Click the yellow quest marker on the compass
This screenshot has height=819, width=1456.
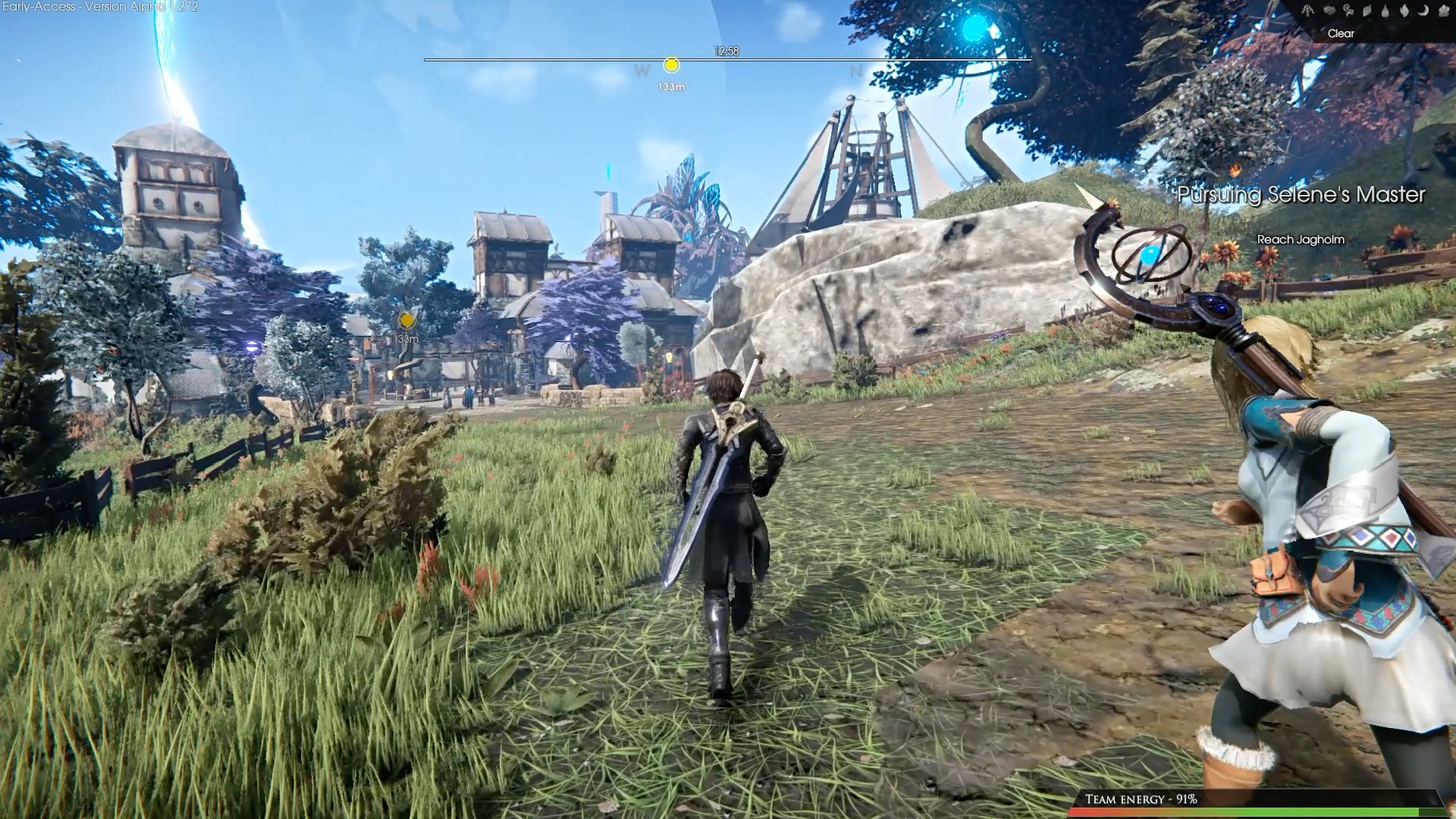671,65
